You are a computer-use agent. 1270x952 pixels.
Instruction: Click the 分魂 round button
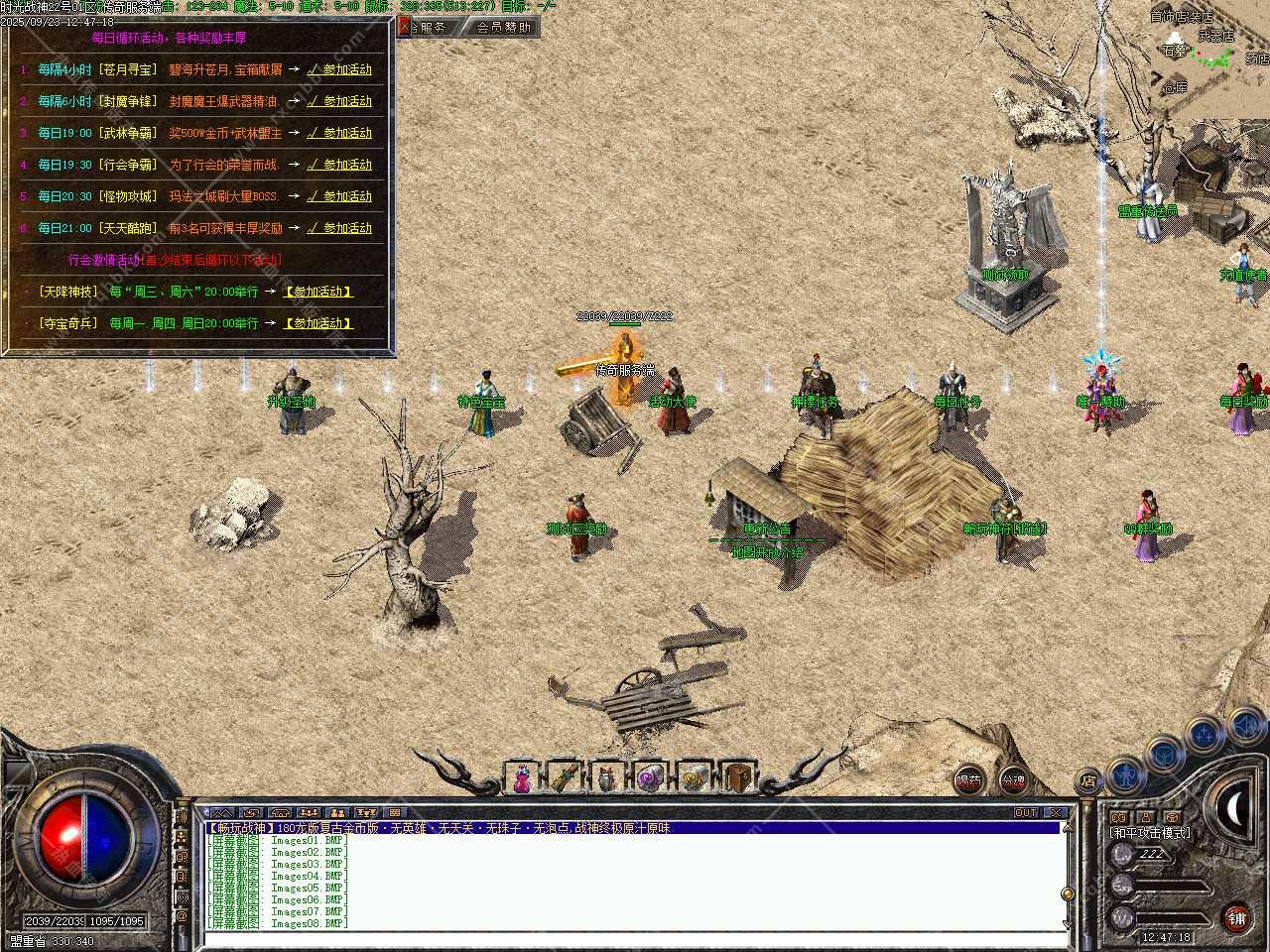(x=1013, y=780)
